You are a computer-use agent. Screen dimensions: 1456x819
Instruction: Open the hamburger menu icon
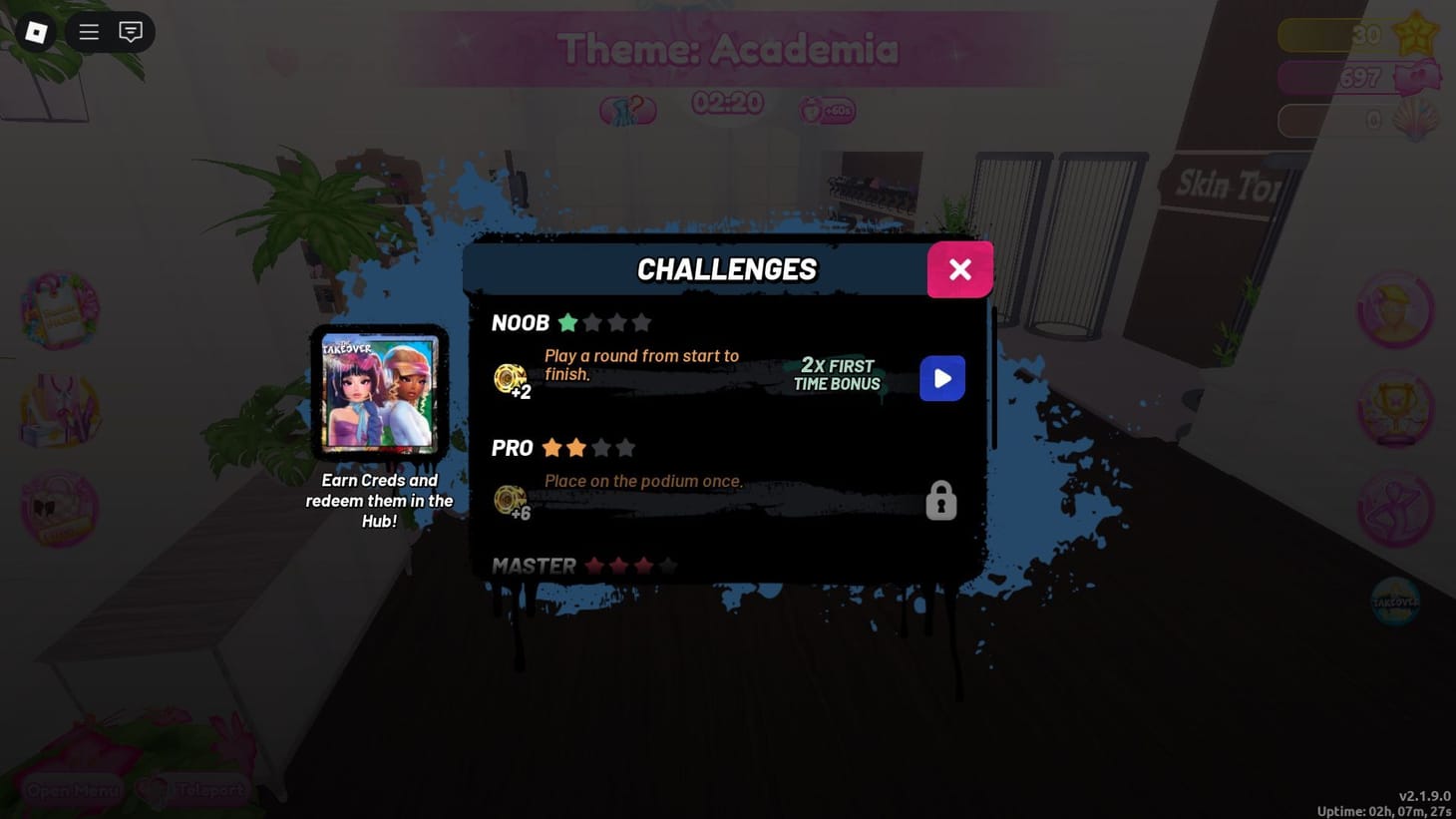88,32
